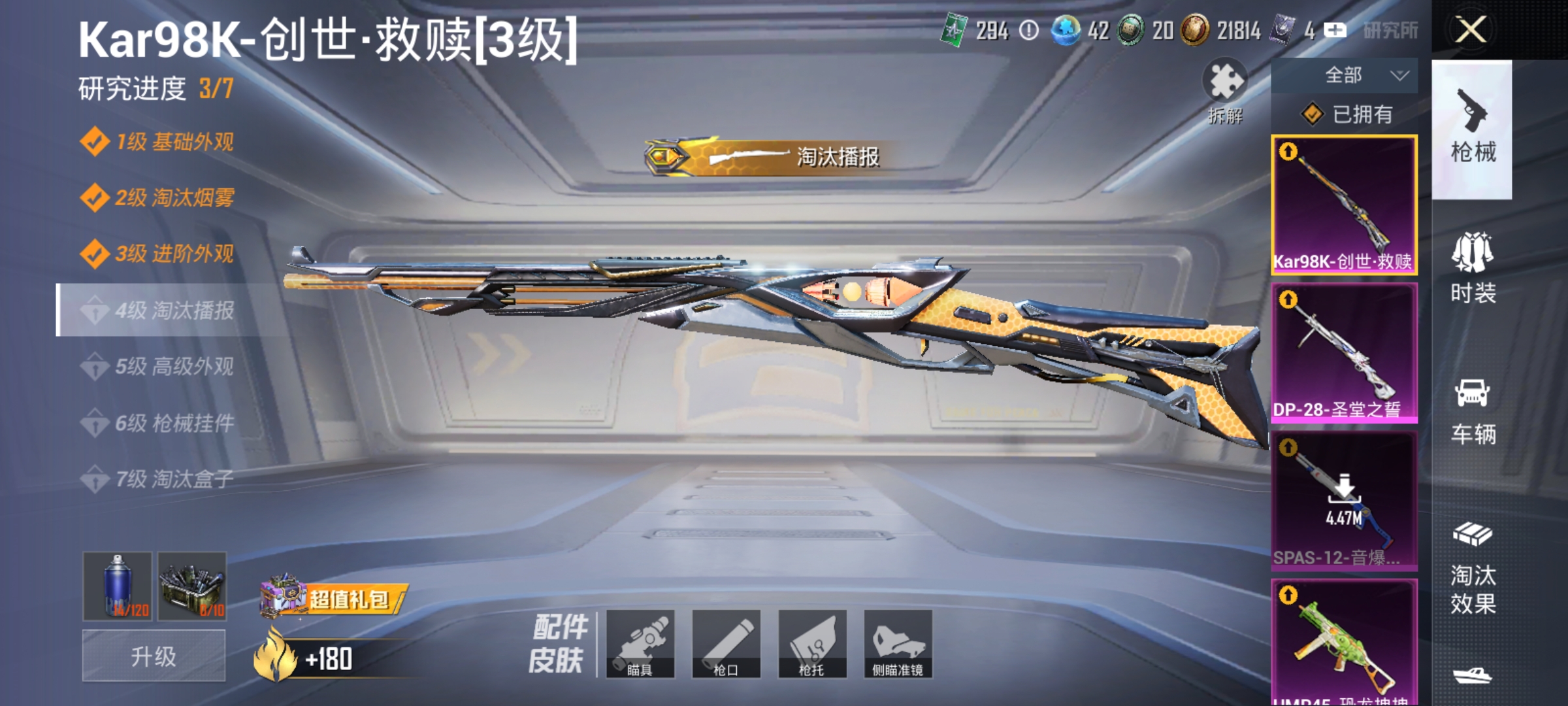Toggle the 1级 基础外观 completion marker
This screenshot has width=1568, height=706.
click(95, 141)
